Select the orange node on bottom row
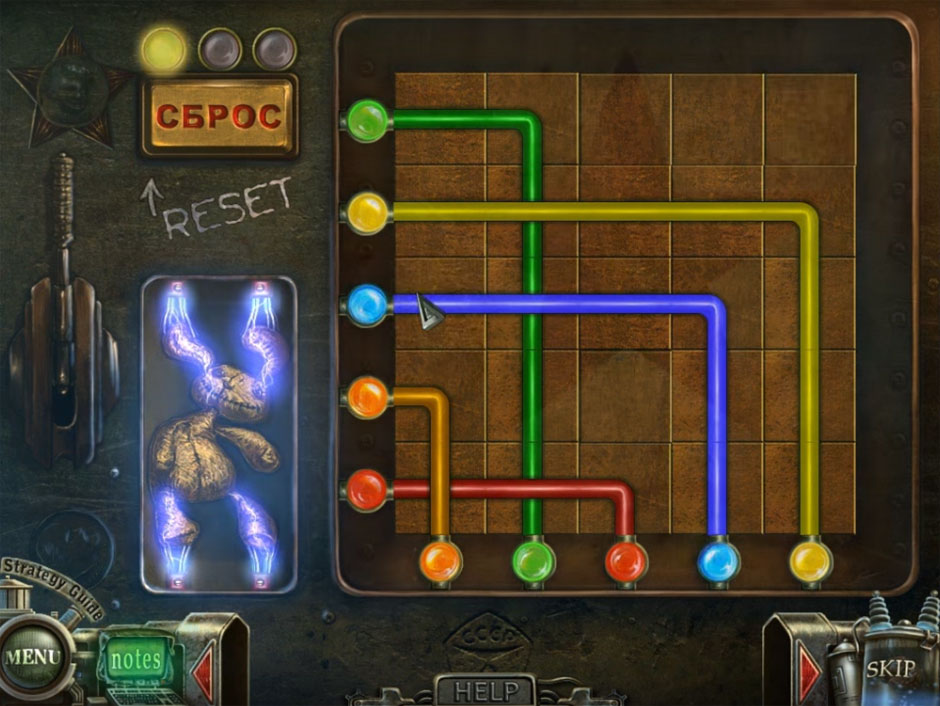 tap(440, 560)
